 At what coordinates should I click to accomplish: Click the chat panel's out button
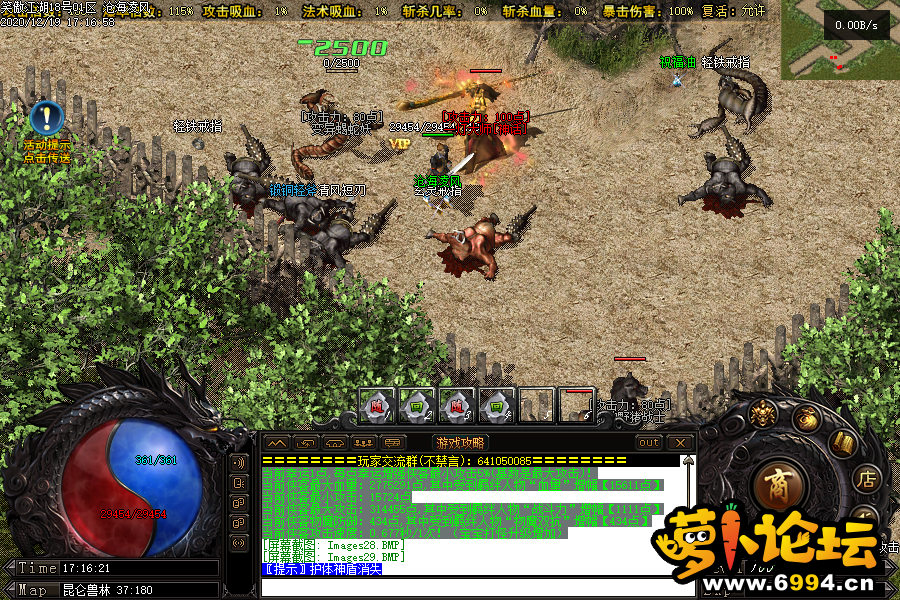[x=649, y=442]
